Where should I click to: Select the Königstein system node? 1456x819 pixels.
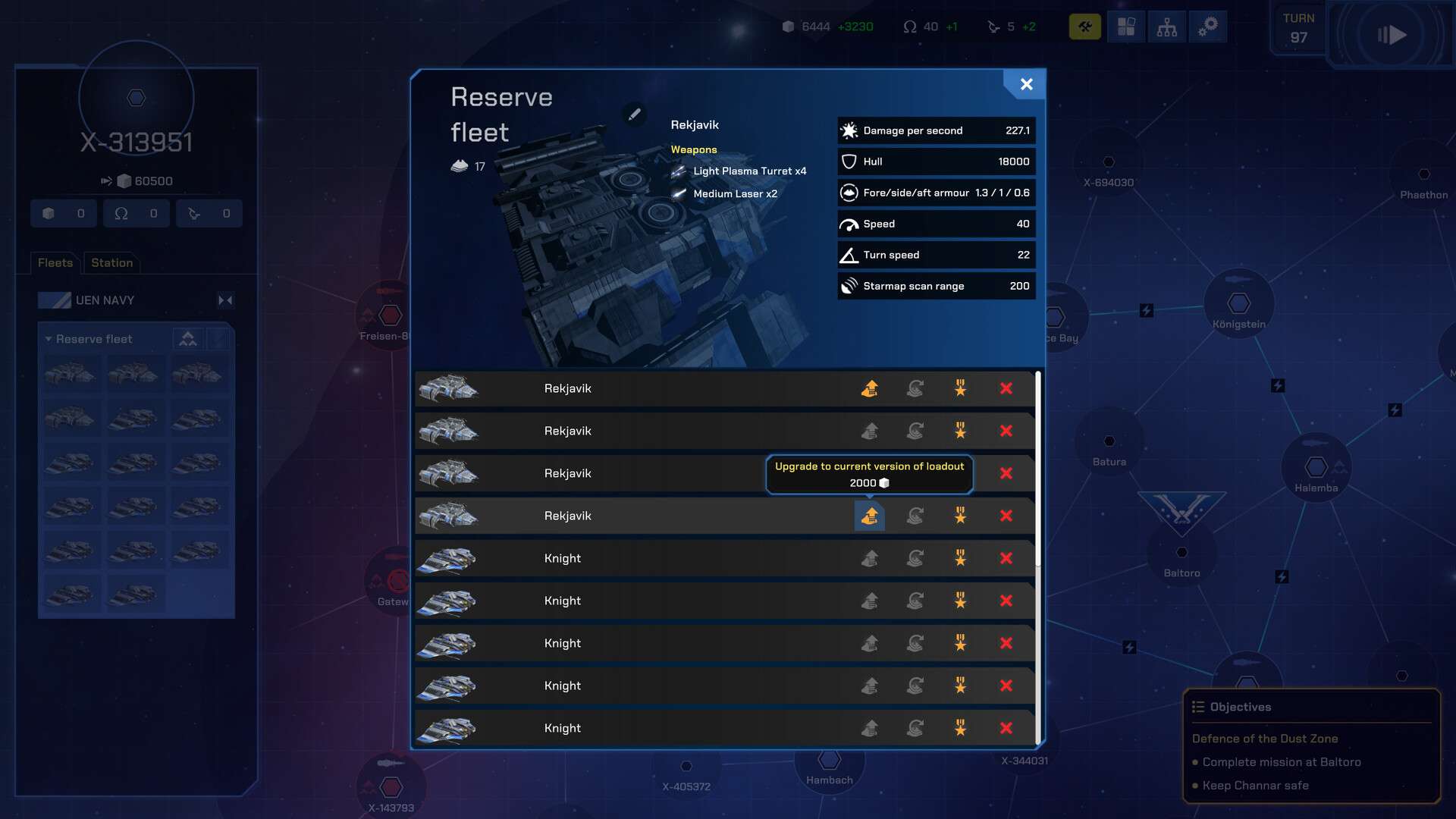pos(1239,303)
